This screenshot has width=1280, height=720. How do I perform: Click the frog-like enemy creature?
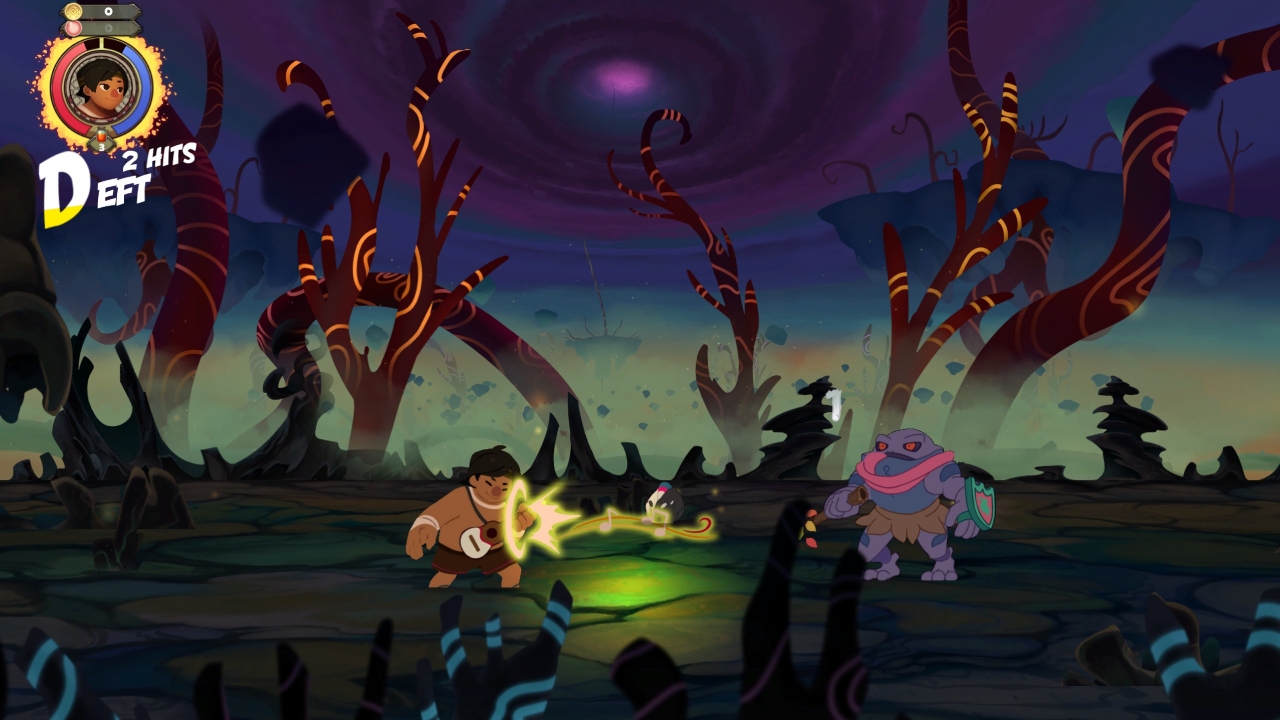905,490
